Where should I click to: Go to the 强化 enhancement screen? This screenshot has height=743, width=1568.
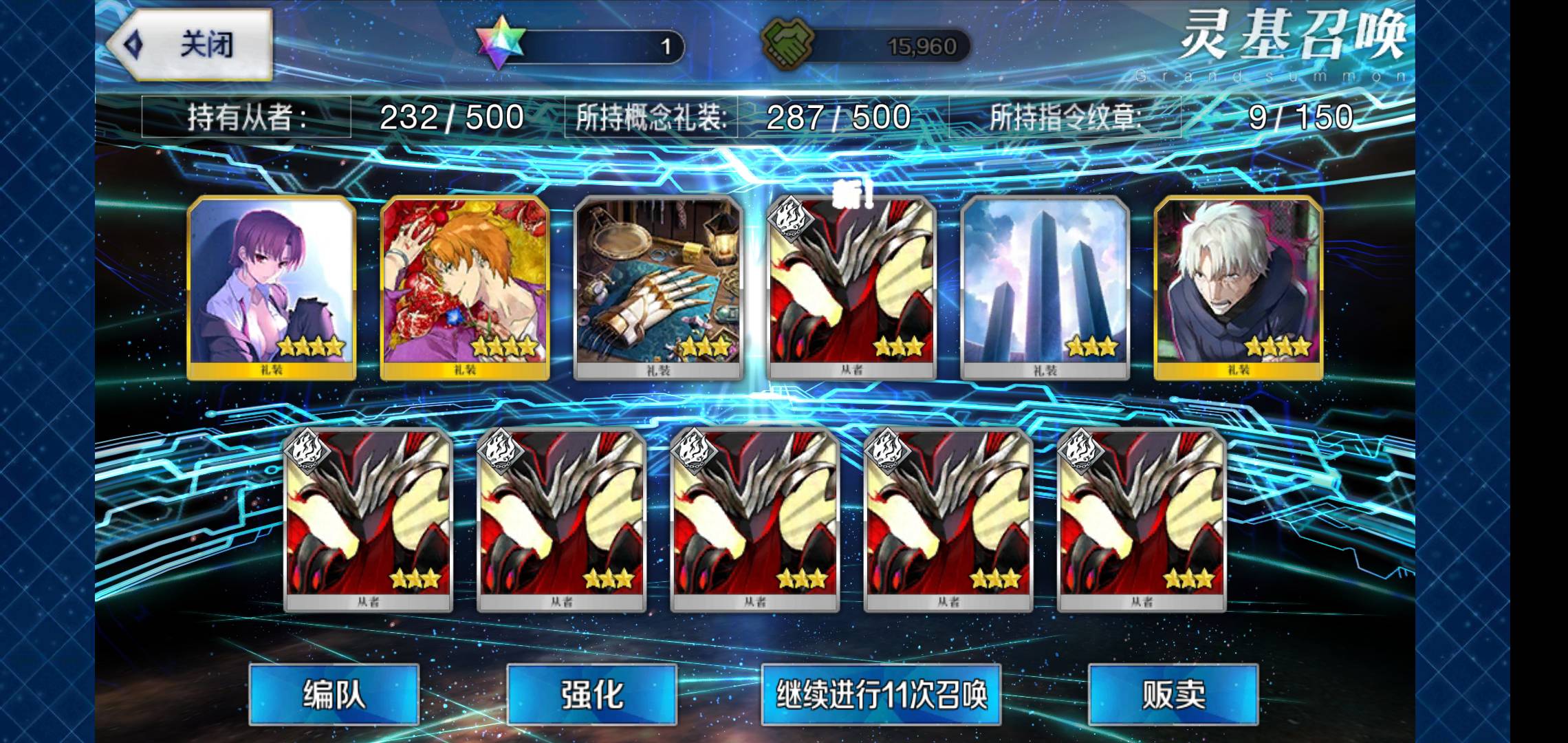[591, 694]
